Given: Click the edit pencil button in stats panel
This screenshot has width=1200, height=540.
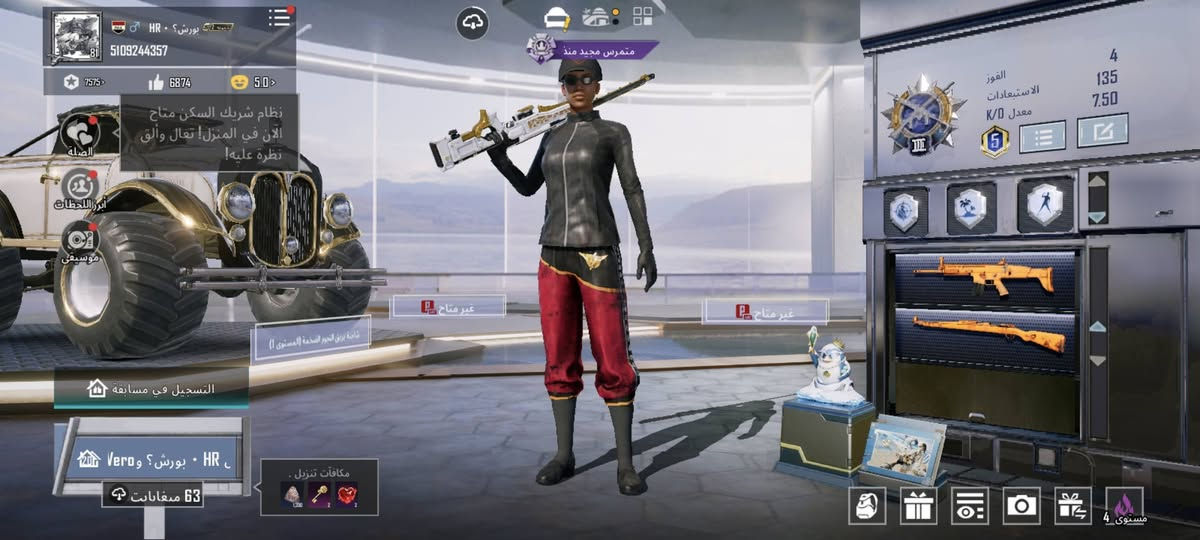Looking at the screenshot, I should (1102, 130).
